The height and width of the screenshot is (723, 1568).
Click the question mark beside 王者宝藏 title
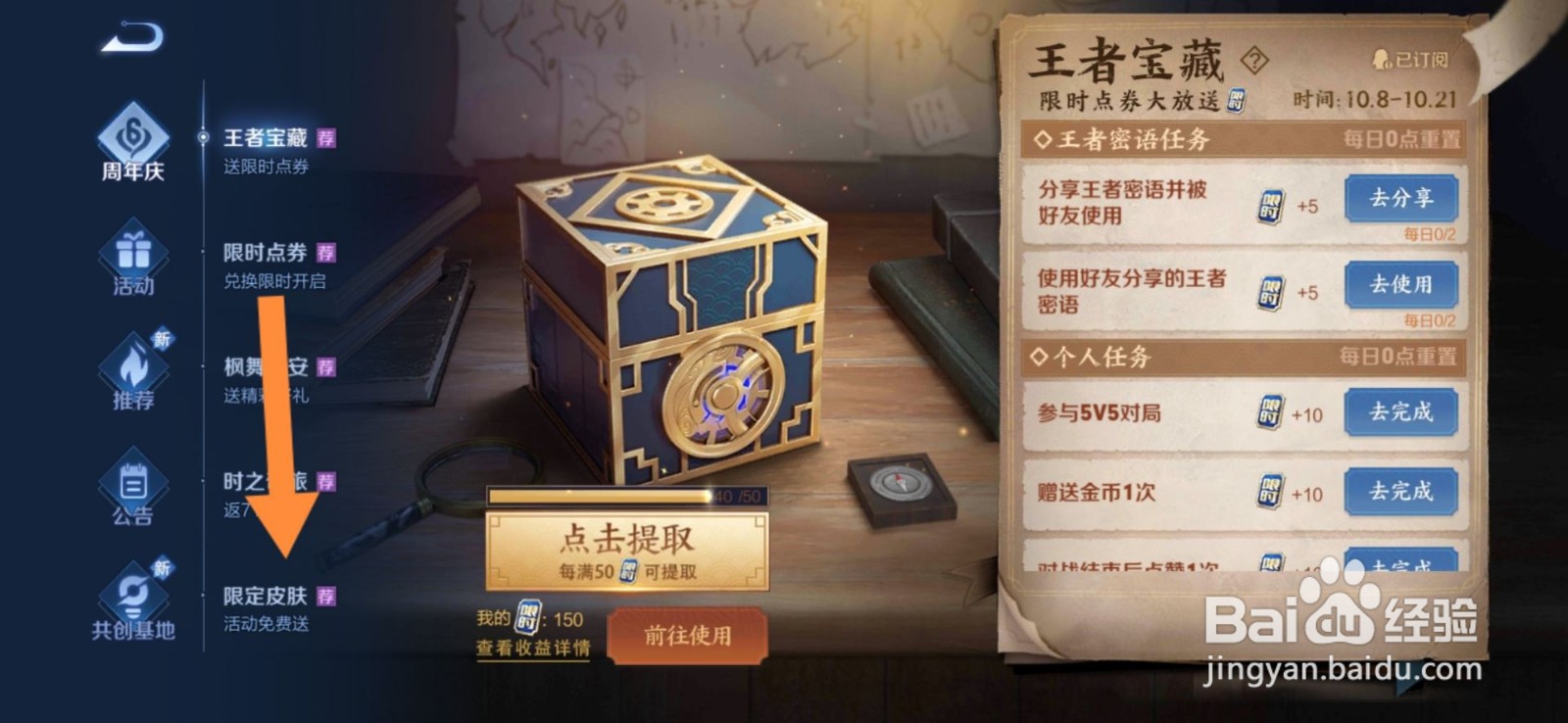1252,61
